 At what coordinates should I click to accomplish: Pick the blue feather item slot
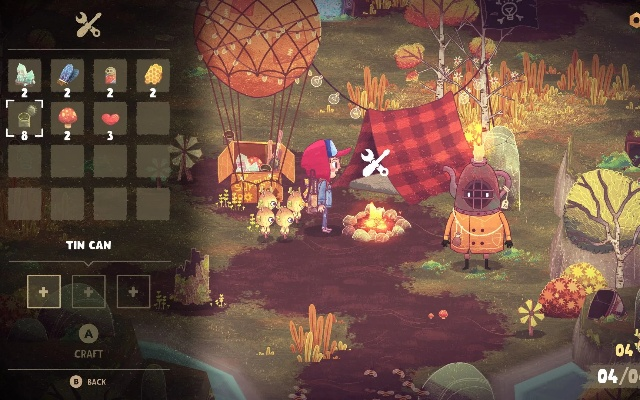(x=68, y=75)
